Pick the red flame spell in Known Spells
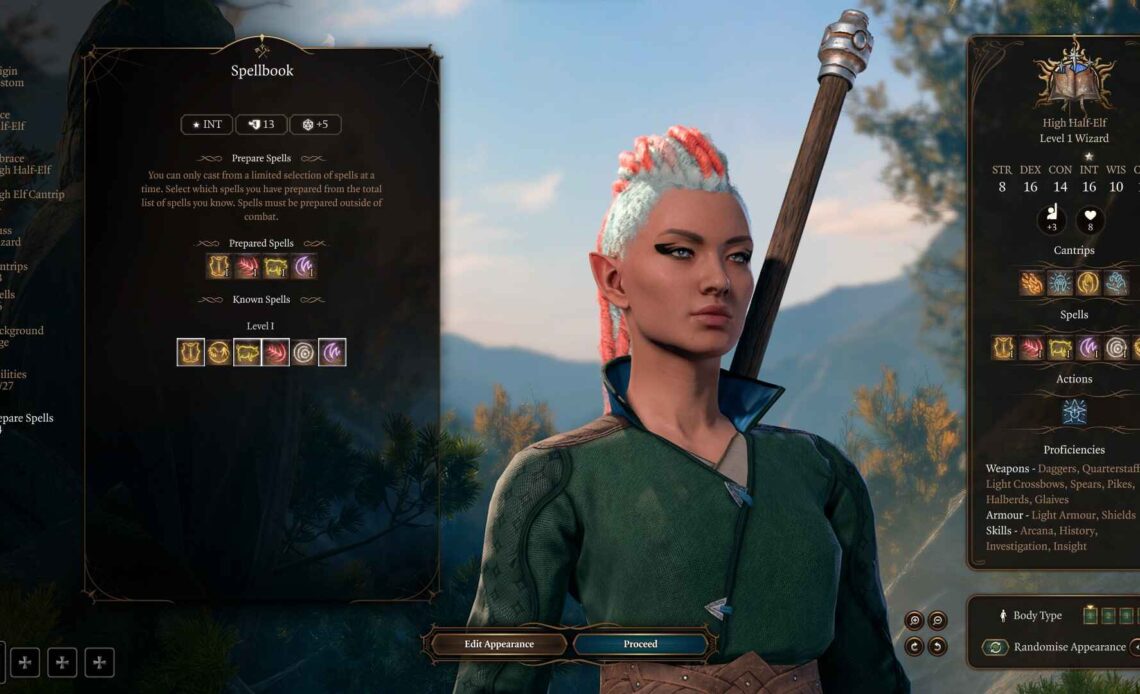Viewport: 1140px width, 694px height. [x=275, y=352]
